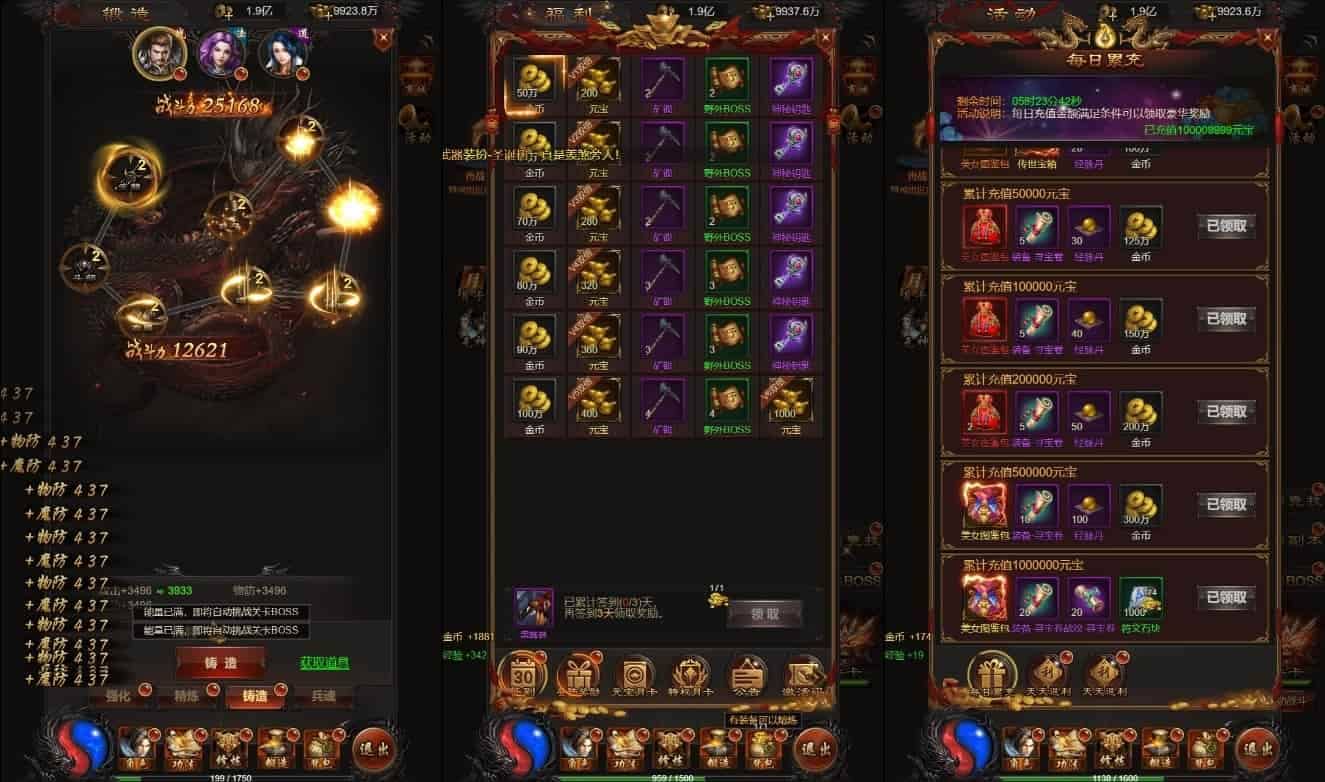
Task: Claim the sign-in reward with 领取
Action: click(765, 614)
